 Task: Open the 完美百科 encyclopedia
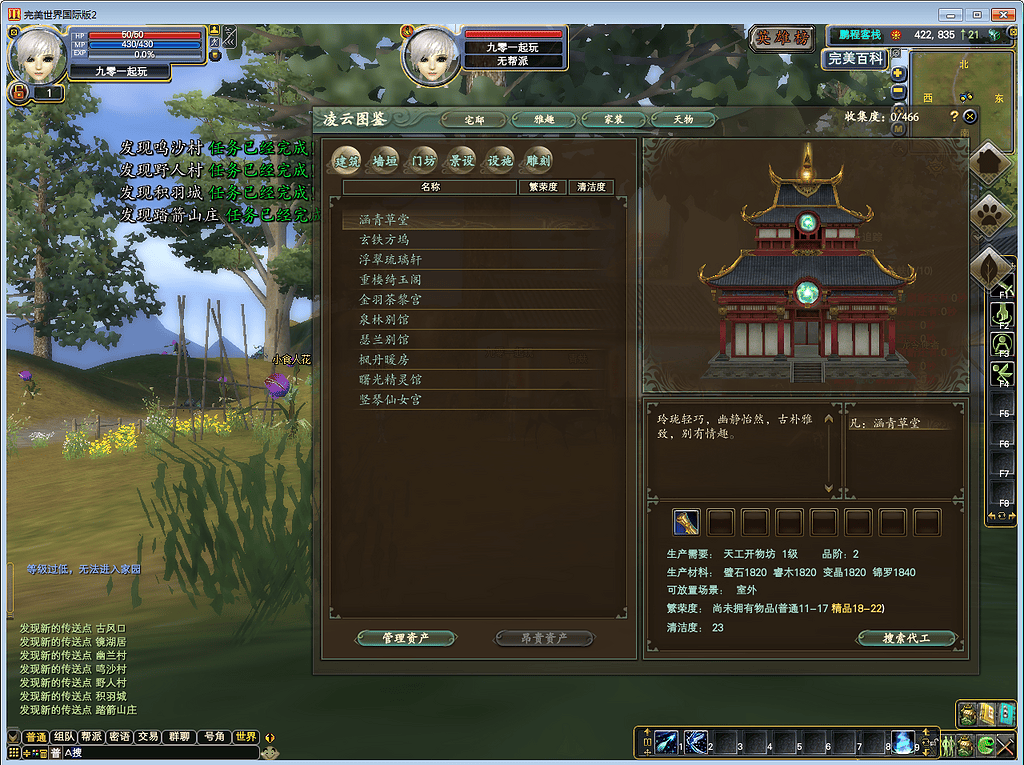tap(855, 59)
